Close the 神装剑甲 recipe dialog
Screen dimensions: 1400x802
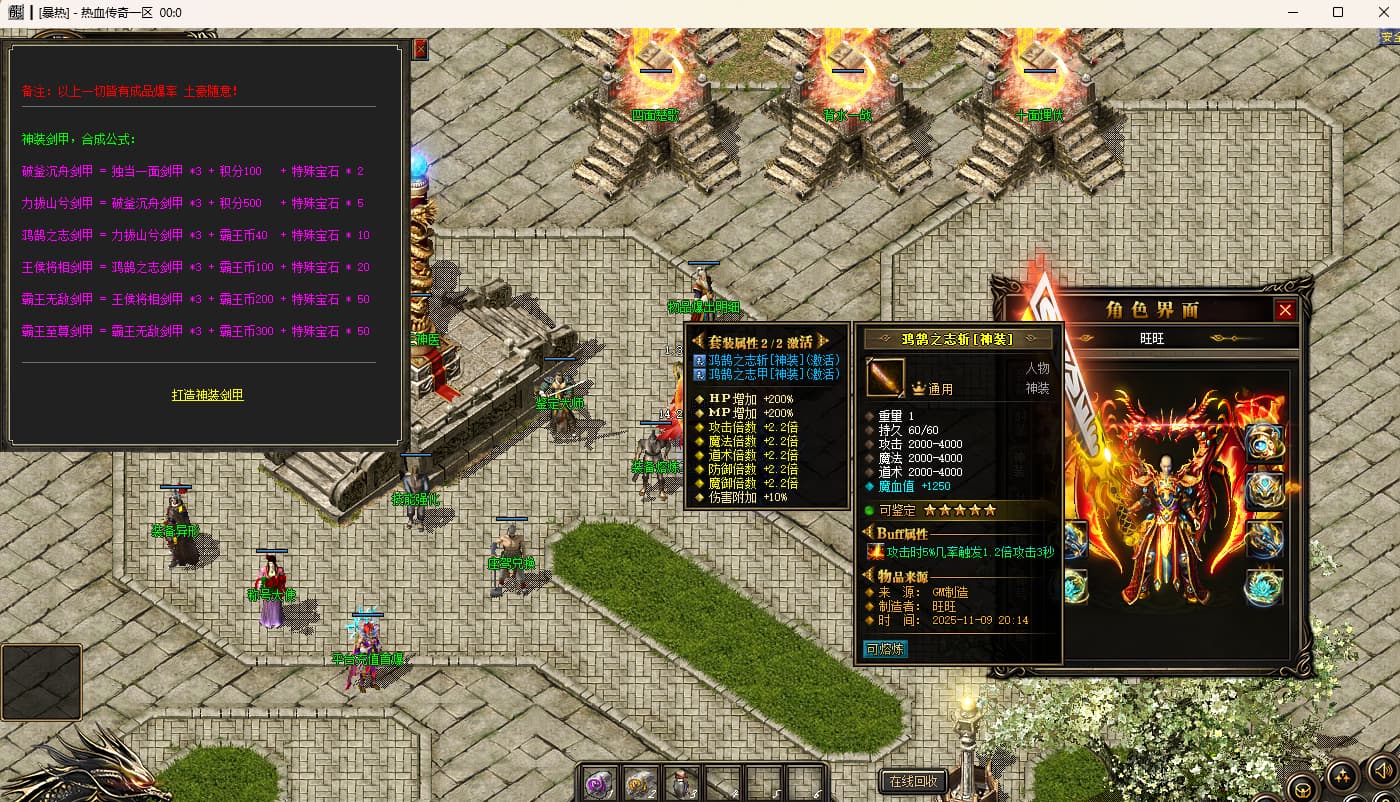point(420,49)
